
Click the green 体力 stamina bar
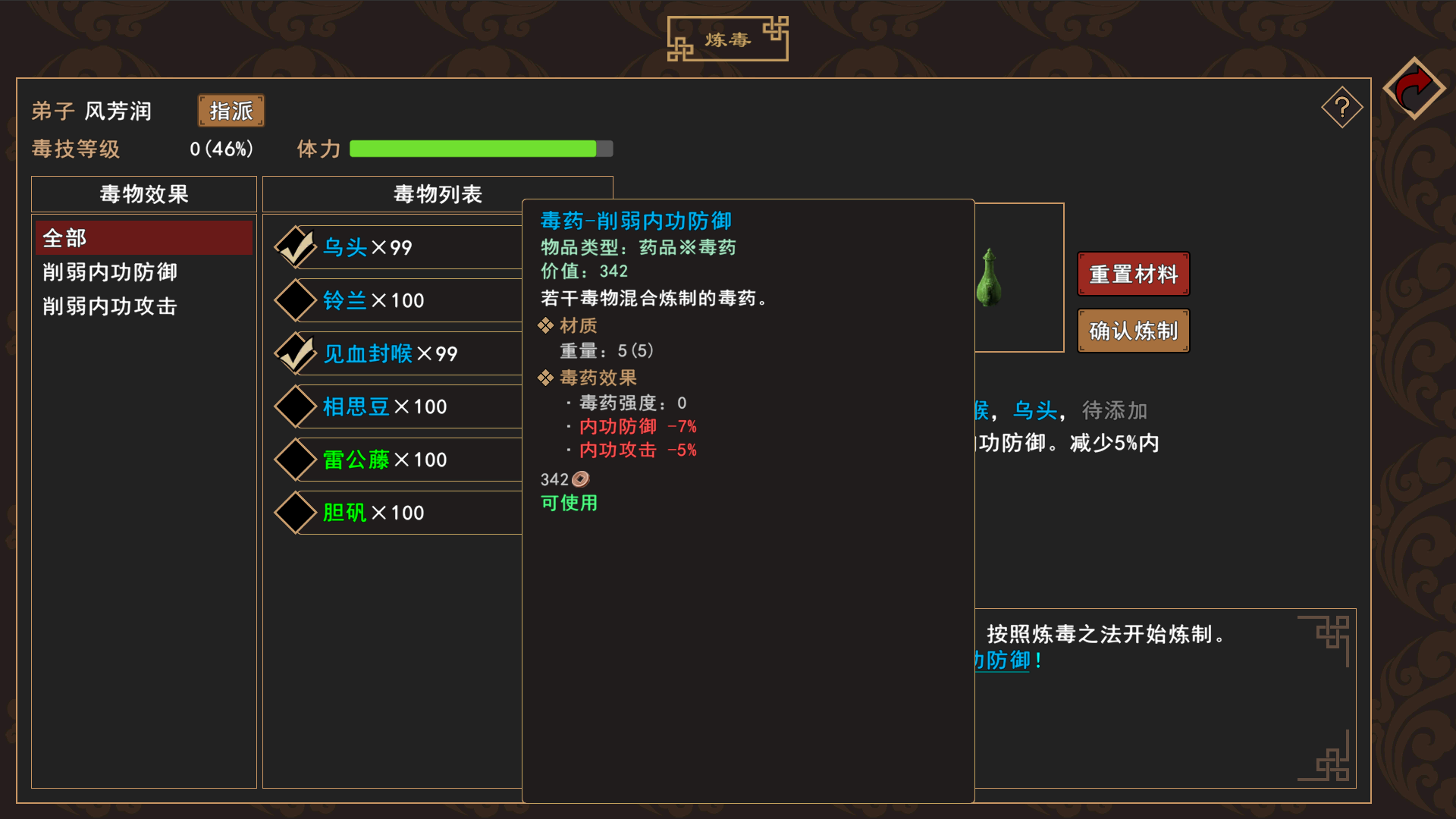point(478,149)
